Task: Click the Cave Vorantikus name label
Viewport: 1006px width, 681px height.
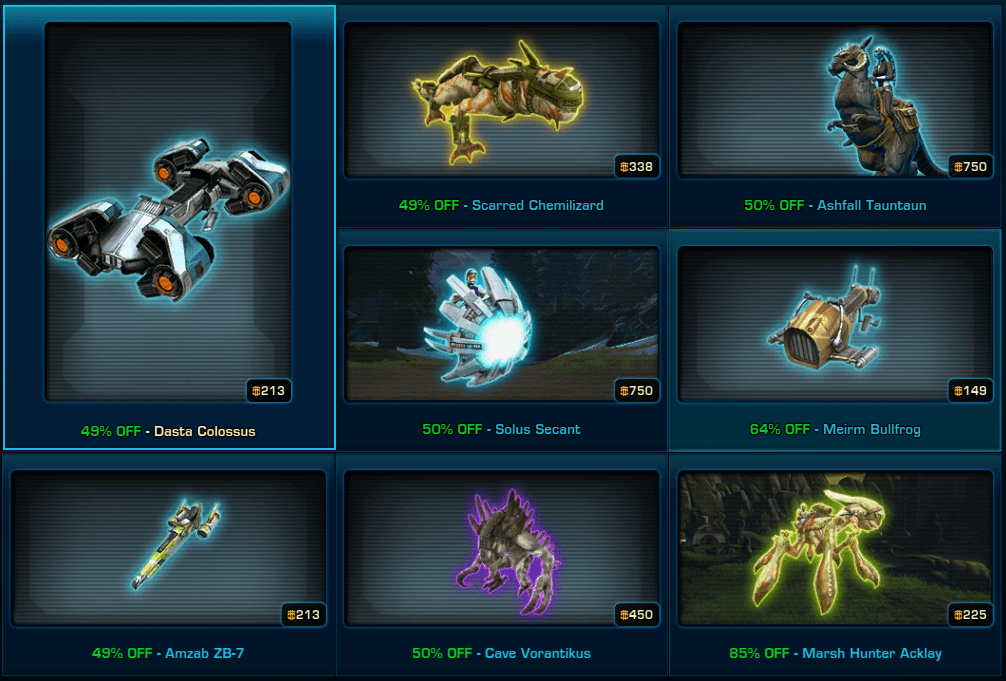Action: (538, 653)
